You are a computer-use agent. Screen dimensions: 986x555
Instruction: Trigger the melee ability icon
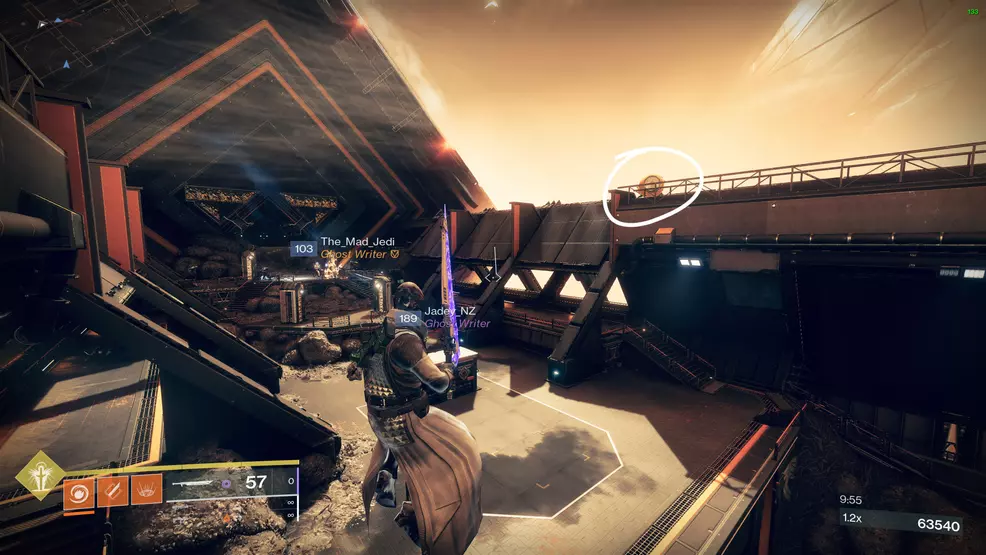pyautogui.click(x=113, y=491)
